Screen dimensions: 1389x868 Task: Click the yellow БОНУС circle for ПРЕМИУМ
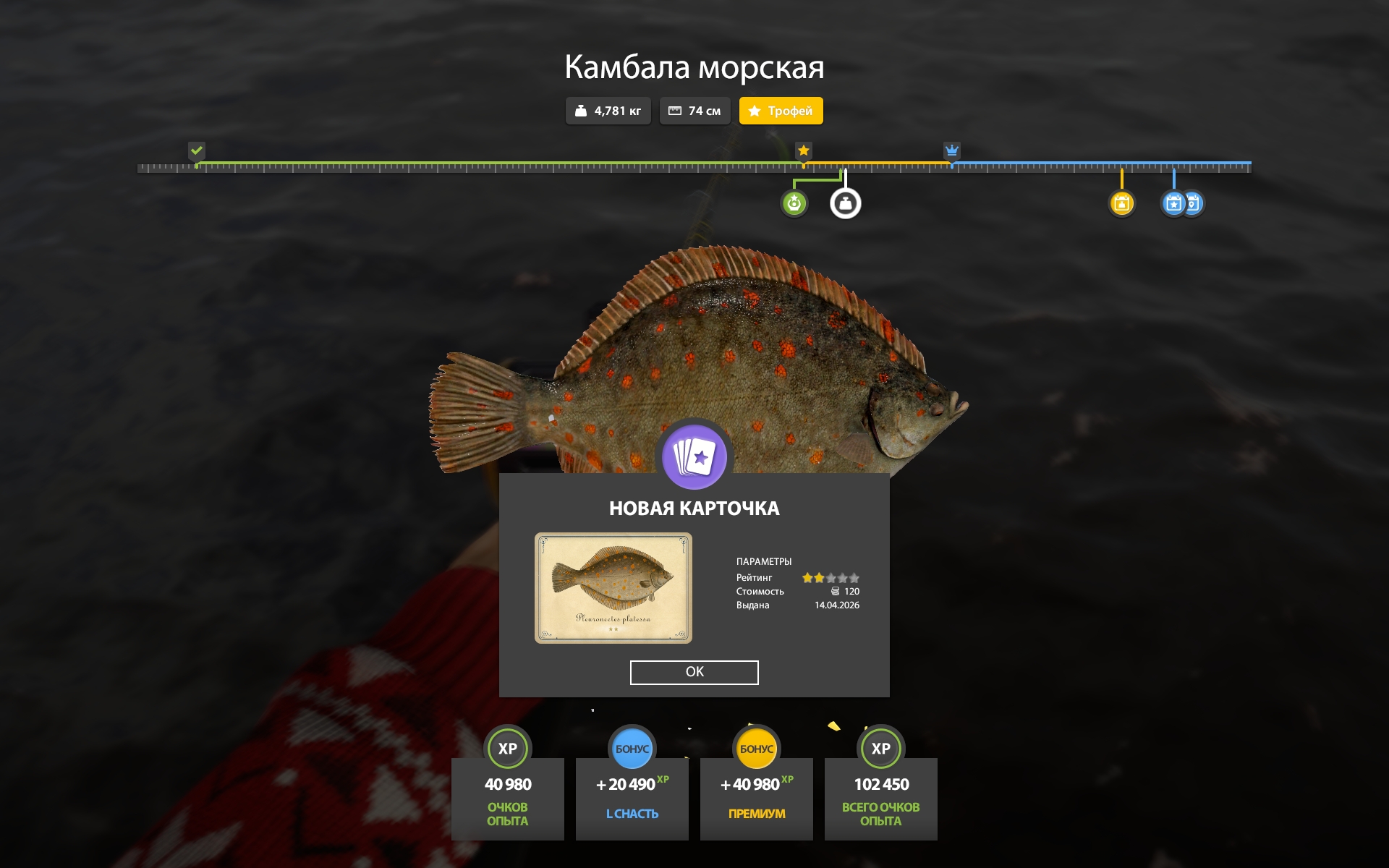pyautogui.click(x=757, y=749)
